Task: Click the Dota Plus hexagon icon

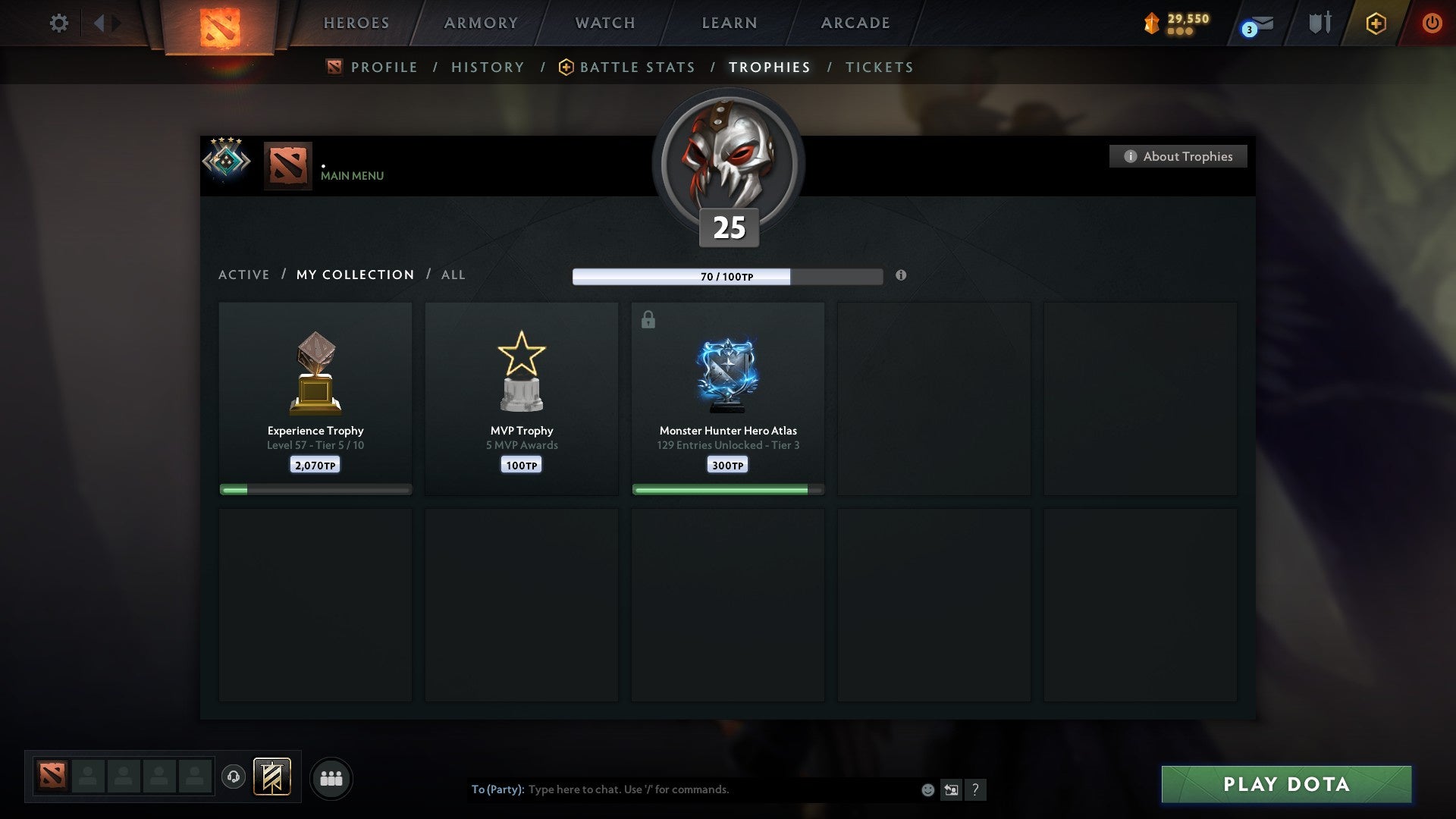Action: [x=1375, y=23]
